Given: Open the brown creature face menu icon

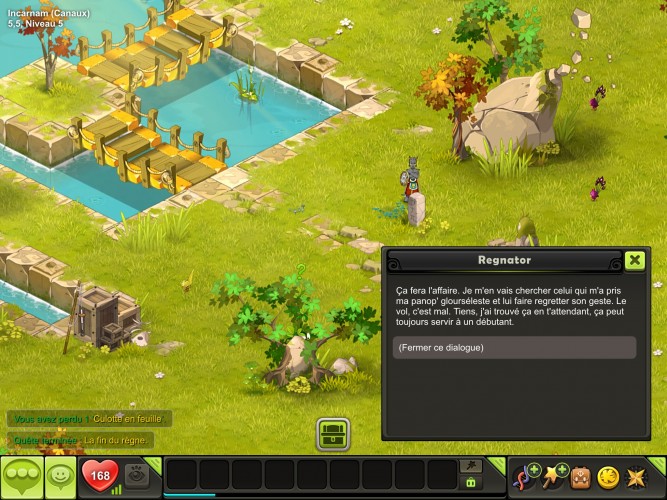Looking at the screenshot, I should click(x=580, y=476).
